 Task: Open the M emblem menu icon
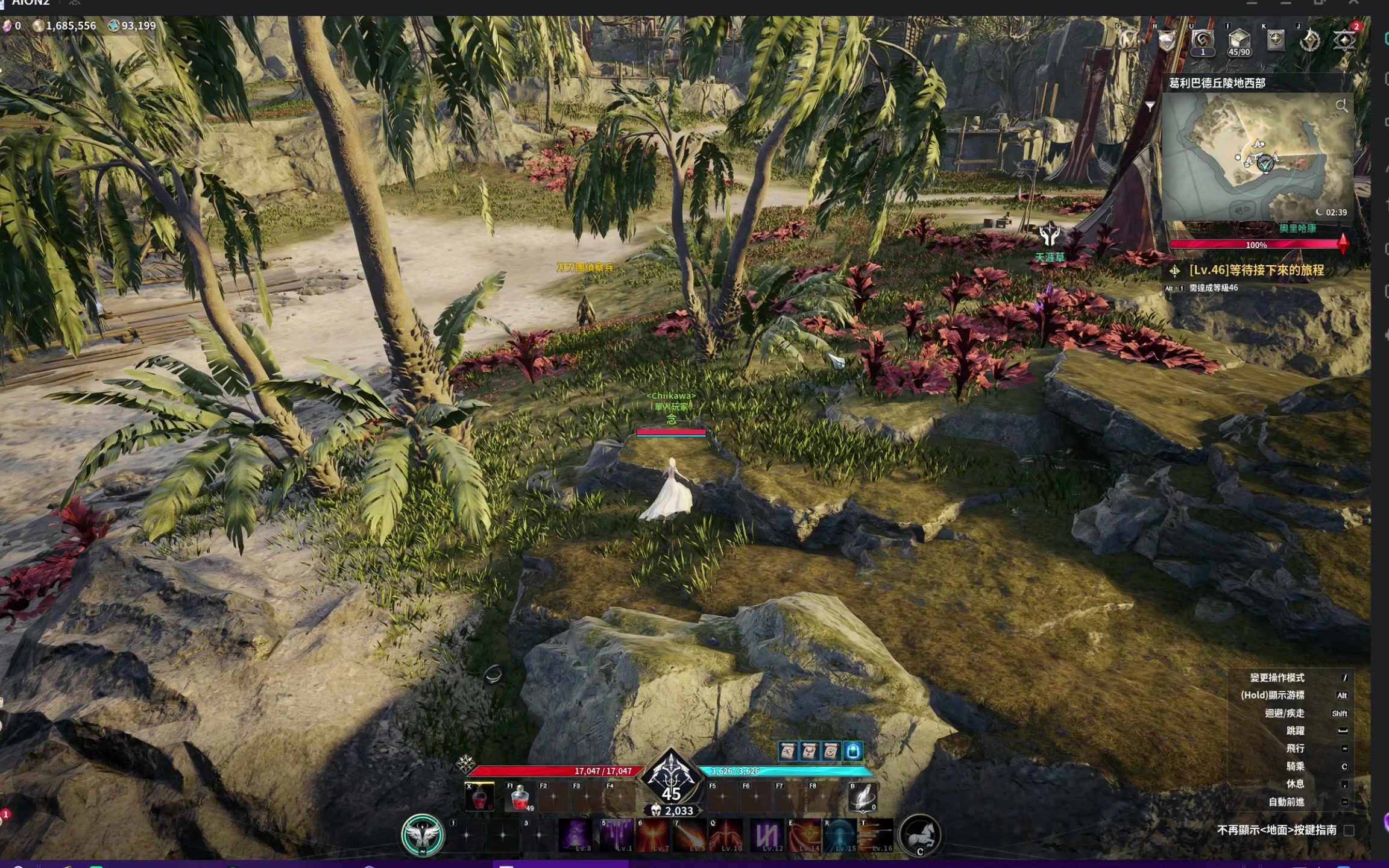(x=1129, y=41)
